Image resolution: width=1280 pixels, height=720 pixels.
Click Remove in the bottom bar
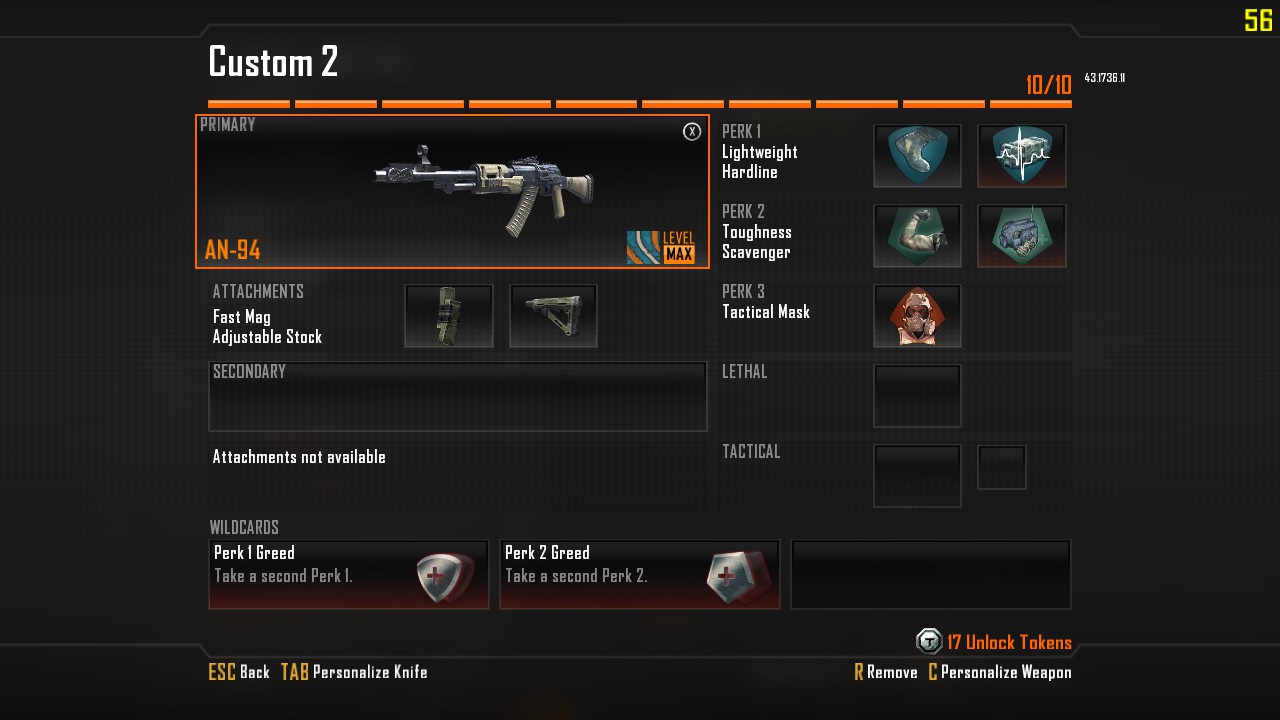point(886,672)
